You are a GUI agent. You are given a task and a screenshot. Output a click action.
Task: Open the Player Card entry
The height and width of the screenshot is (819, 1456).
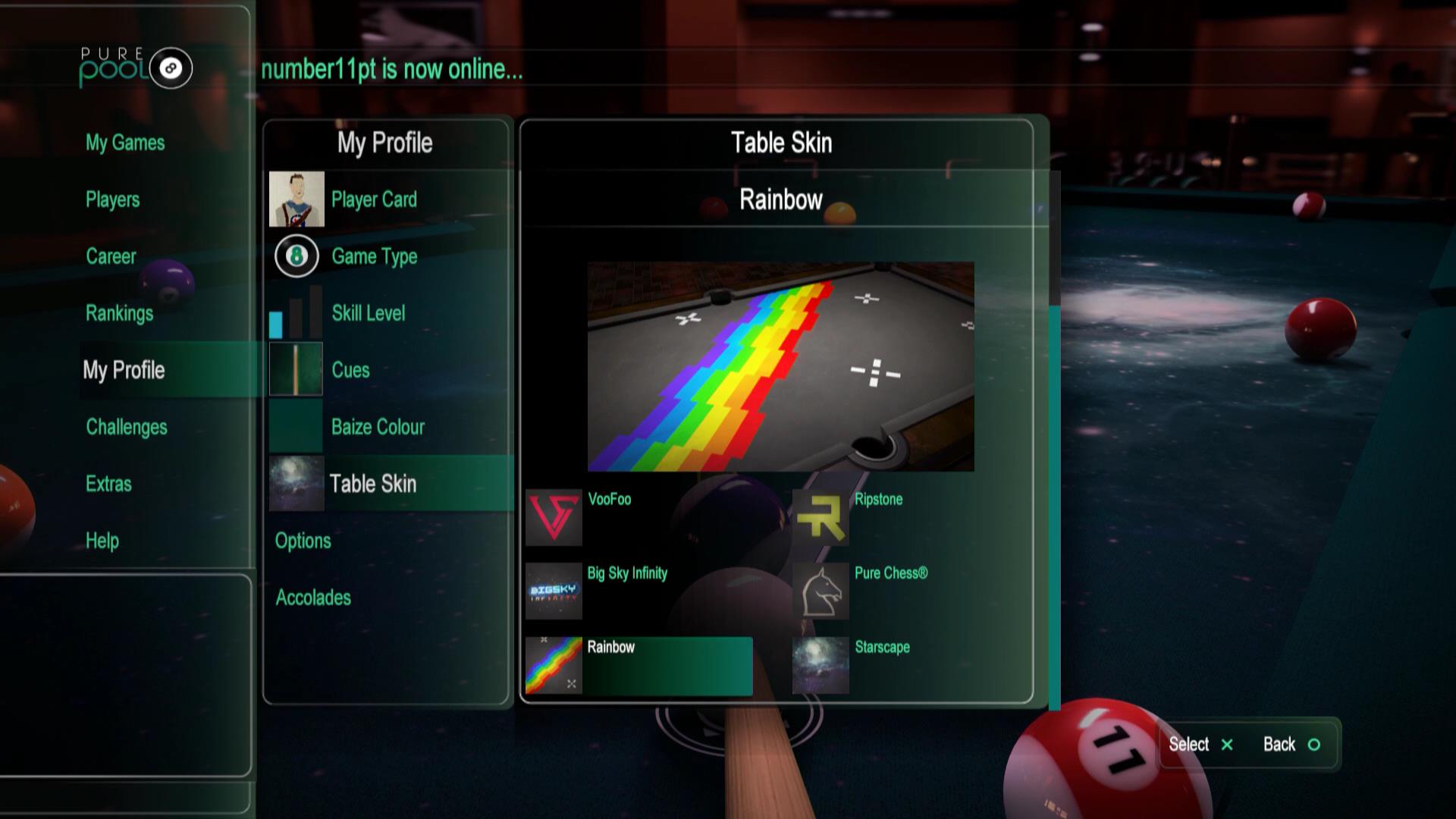[x=373, y=199]
